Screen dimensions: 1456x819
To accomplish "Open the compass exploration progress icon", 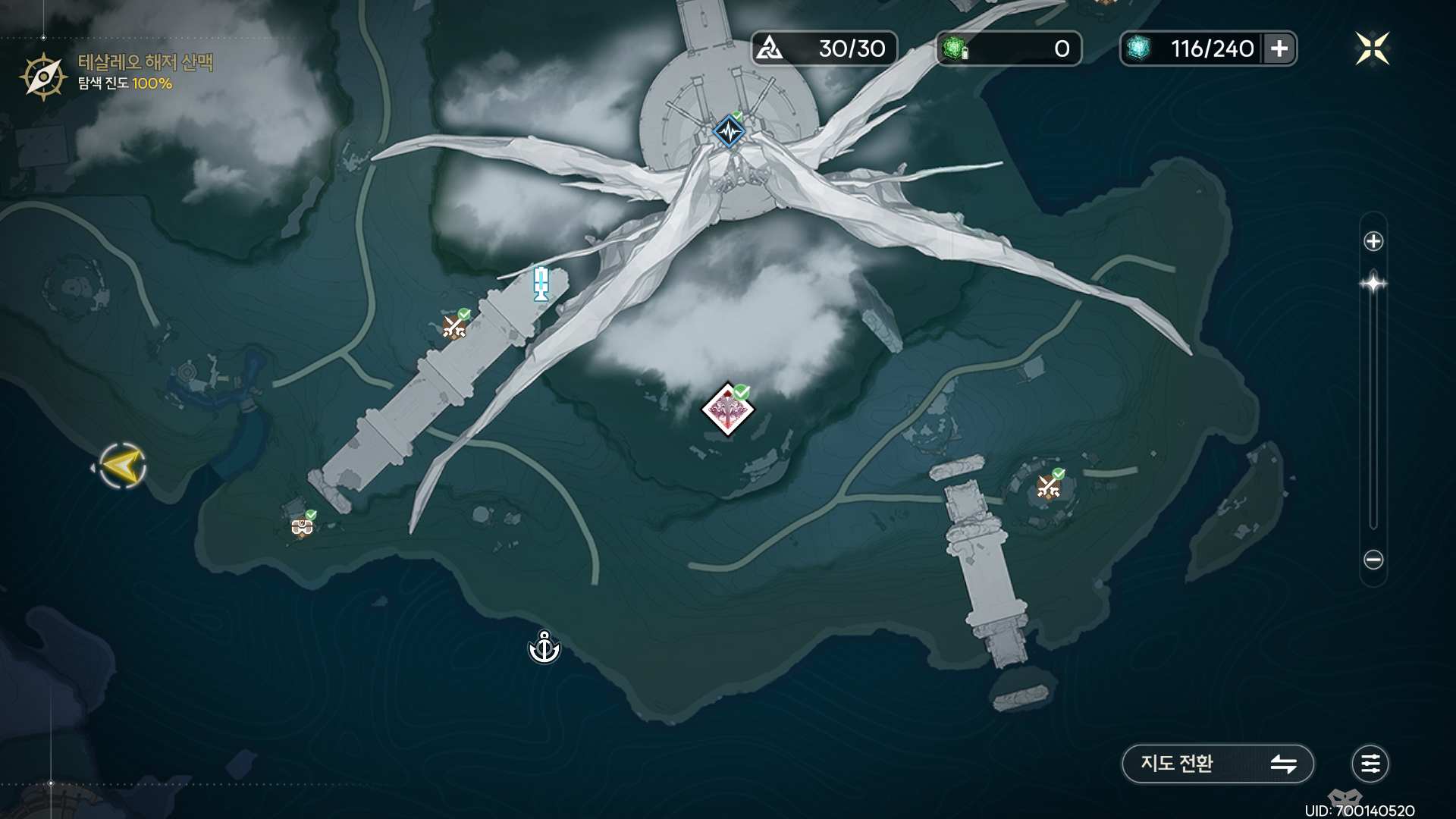I will point(43,76).
